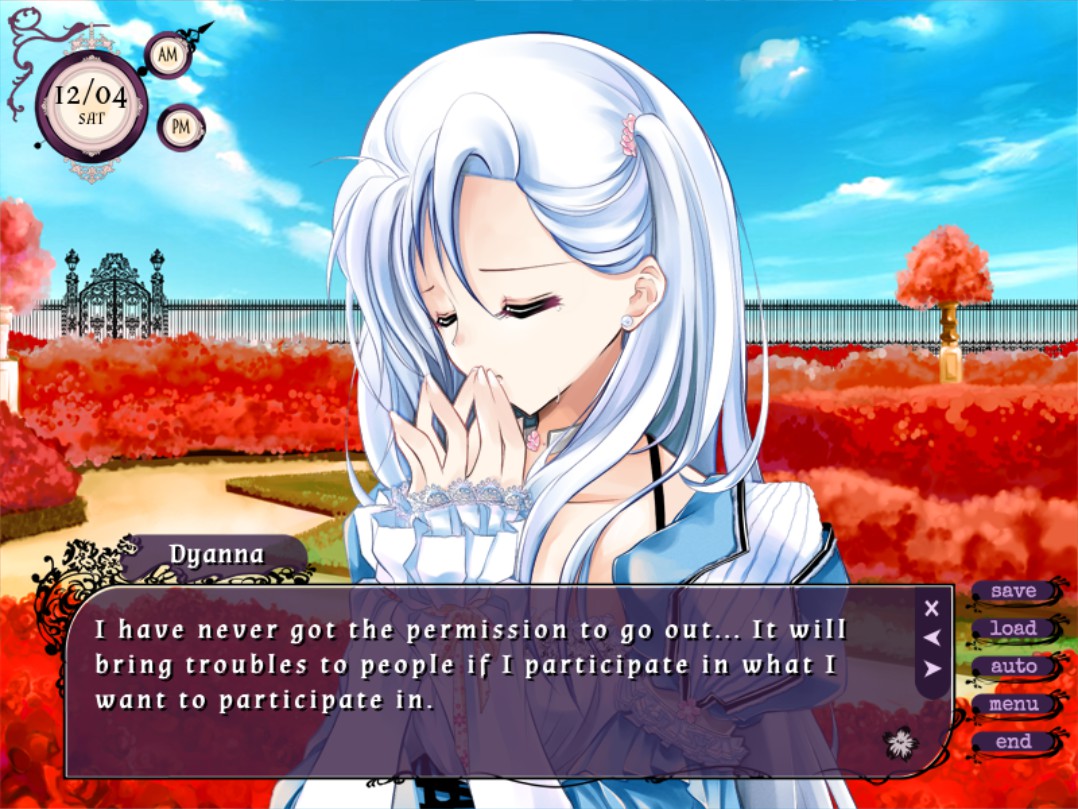Select the end button
1078x809 pixels.
pos(1013,742)
